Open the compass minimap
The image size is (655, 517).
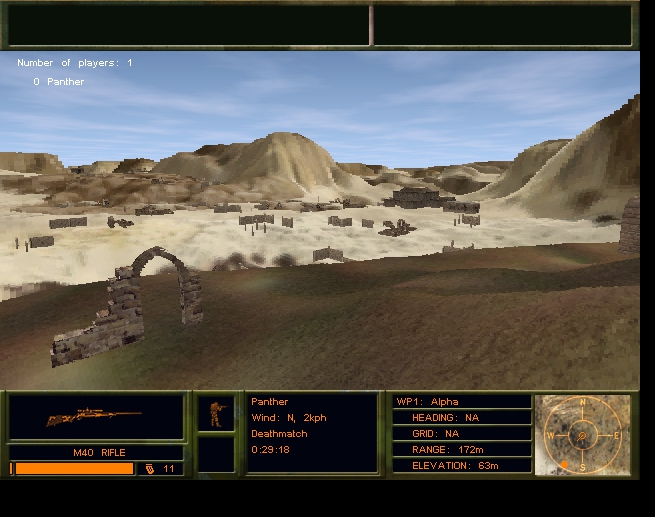click(583, 435)
